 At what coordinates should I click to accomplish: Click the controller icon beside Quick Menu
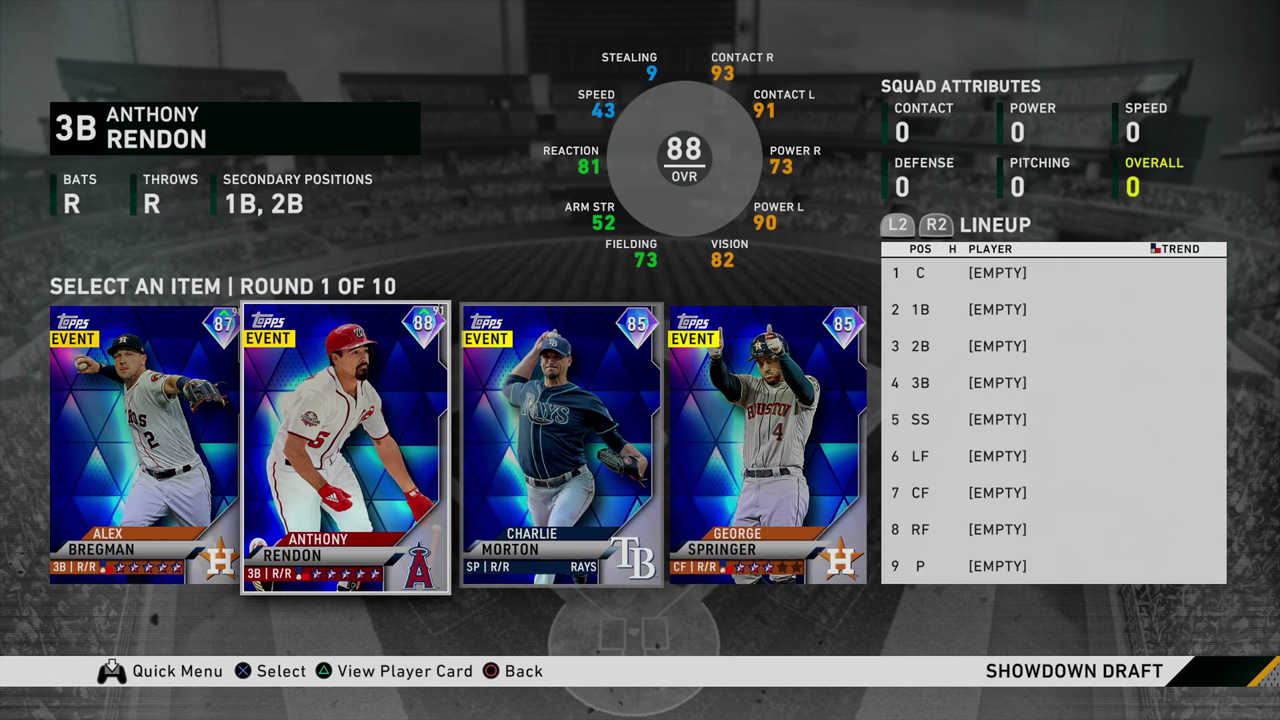coord(112,671)
